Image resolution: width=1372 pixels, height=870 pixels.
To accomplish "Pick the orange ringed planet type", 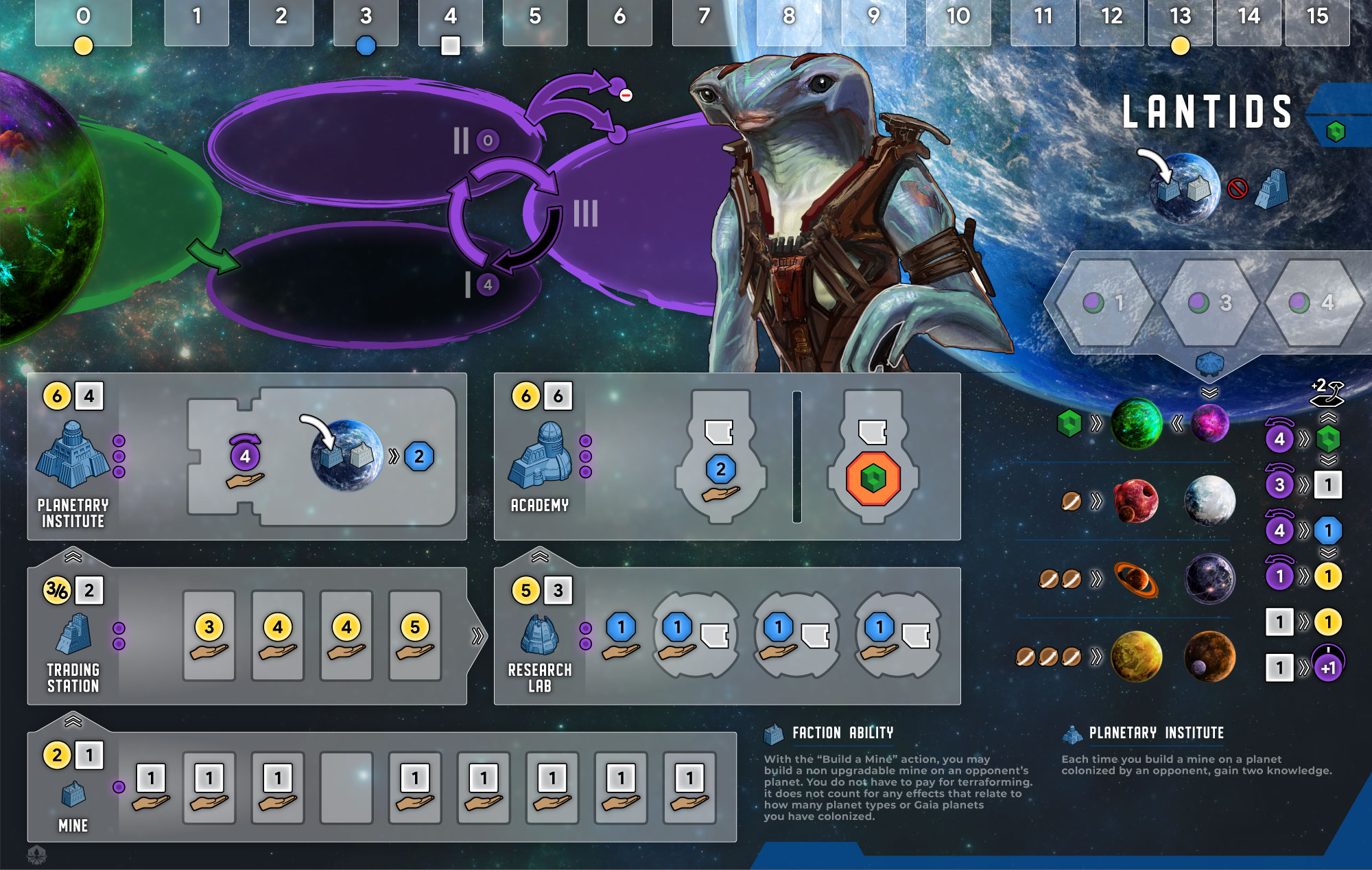I will coord(1136,580).
